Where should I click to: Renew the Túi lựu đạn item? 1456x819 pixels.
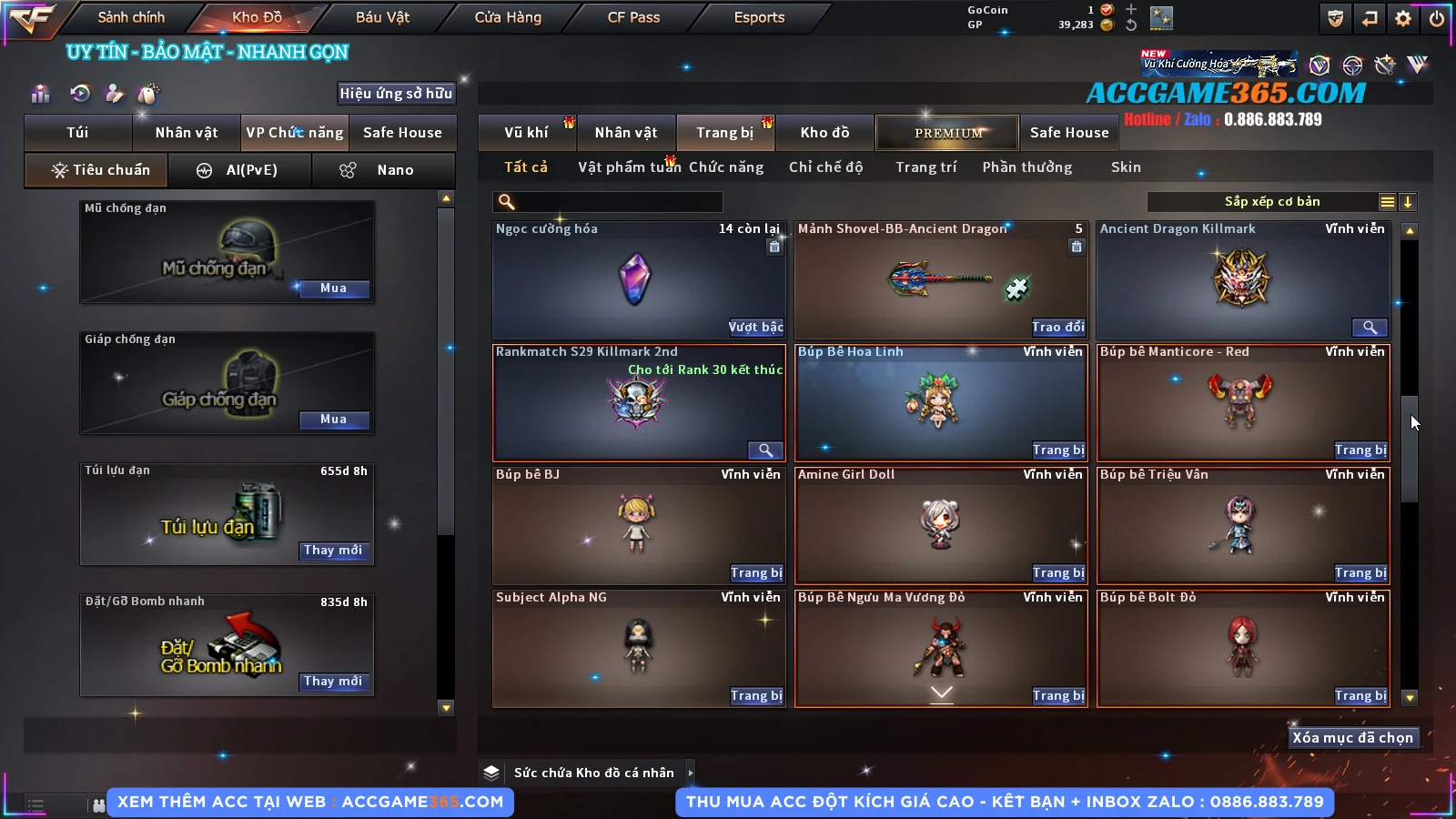point(333,551)
